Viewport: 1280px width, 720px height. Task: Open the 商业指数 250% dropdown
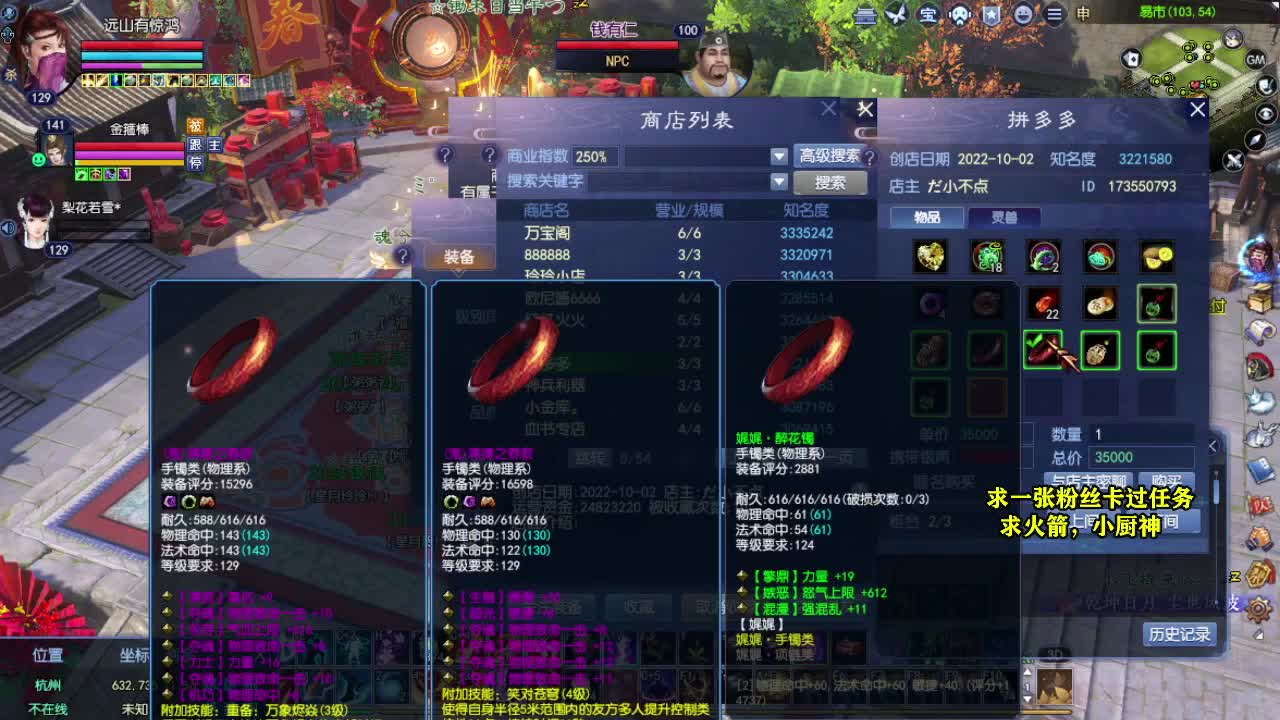(x=779, y=157)
